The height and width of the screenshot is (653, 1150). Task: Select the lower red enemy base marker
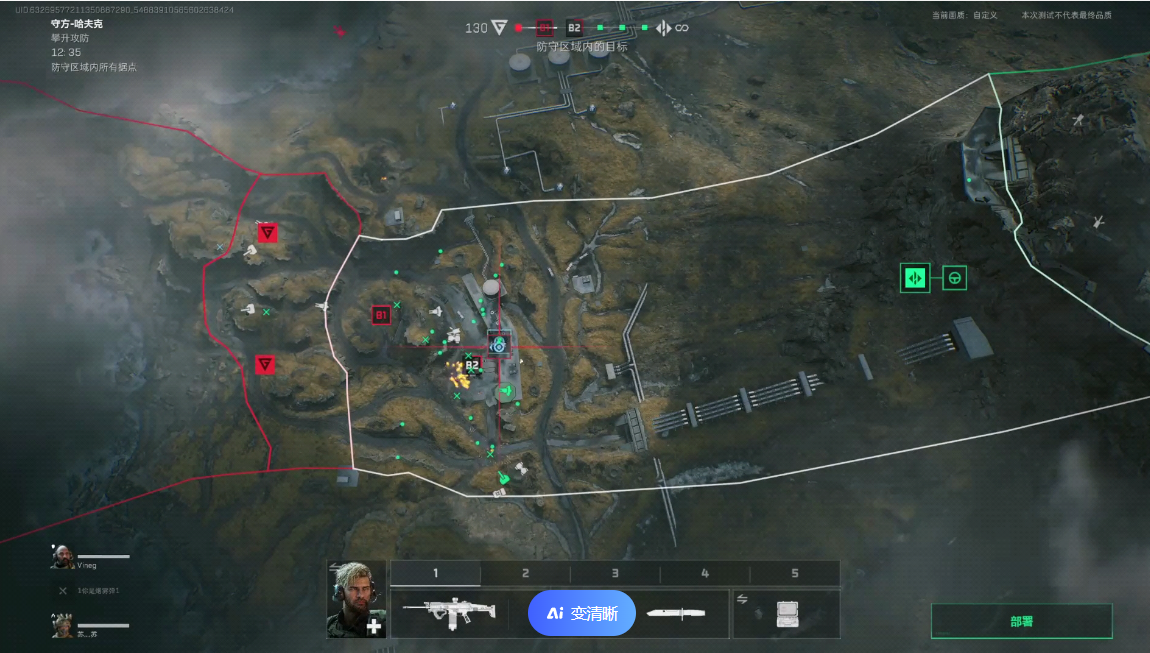point(265,364)
